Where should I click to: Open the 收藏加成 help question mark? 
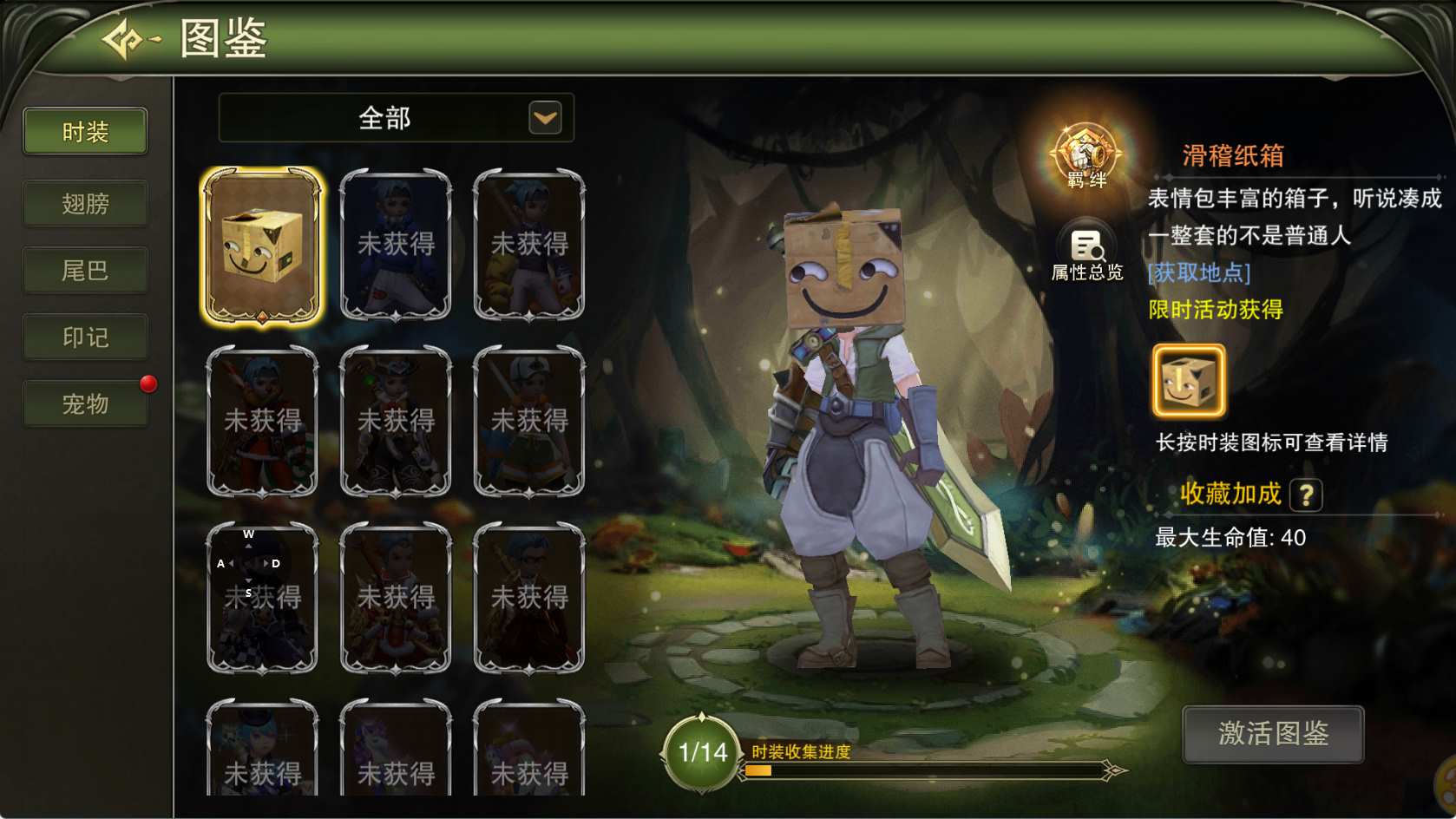click(x=1305, y=495)
